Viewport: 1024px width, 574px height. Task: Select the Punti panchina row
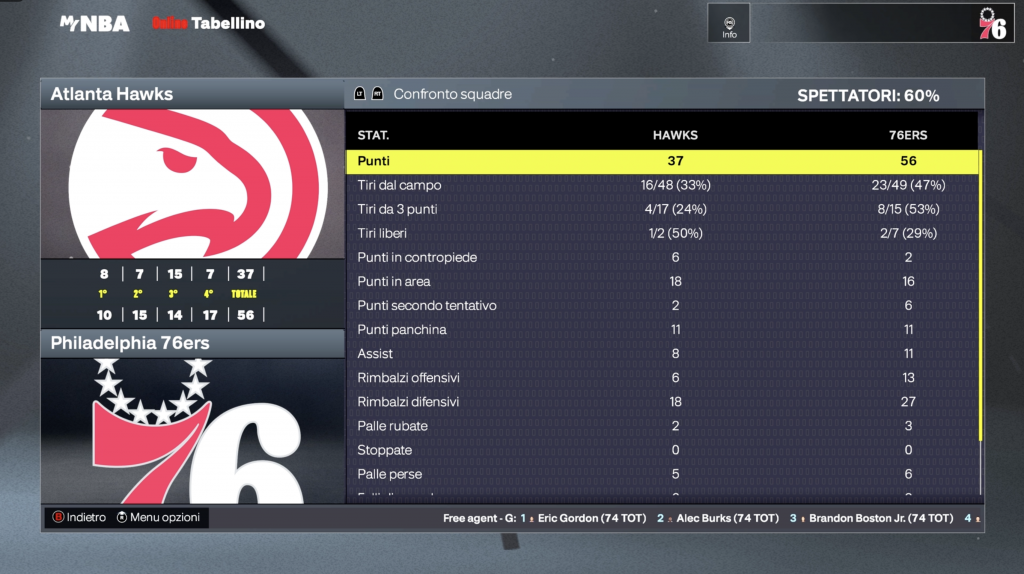pos(662,330)
